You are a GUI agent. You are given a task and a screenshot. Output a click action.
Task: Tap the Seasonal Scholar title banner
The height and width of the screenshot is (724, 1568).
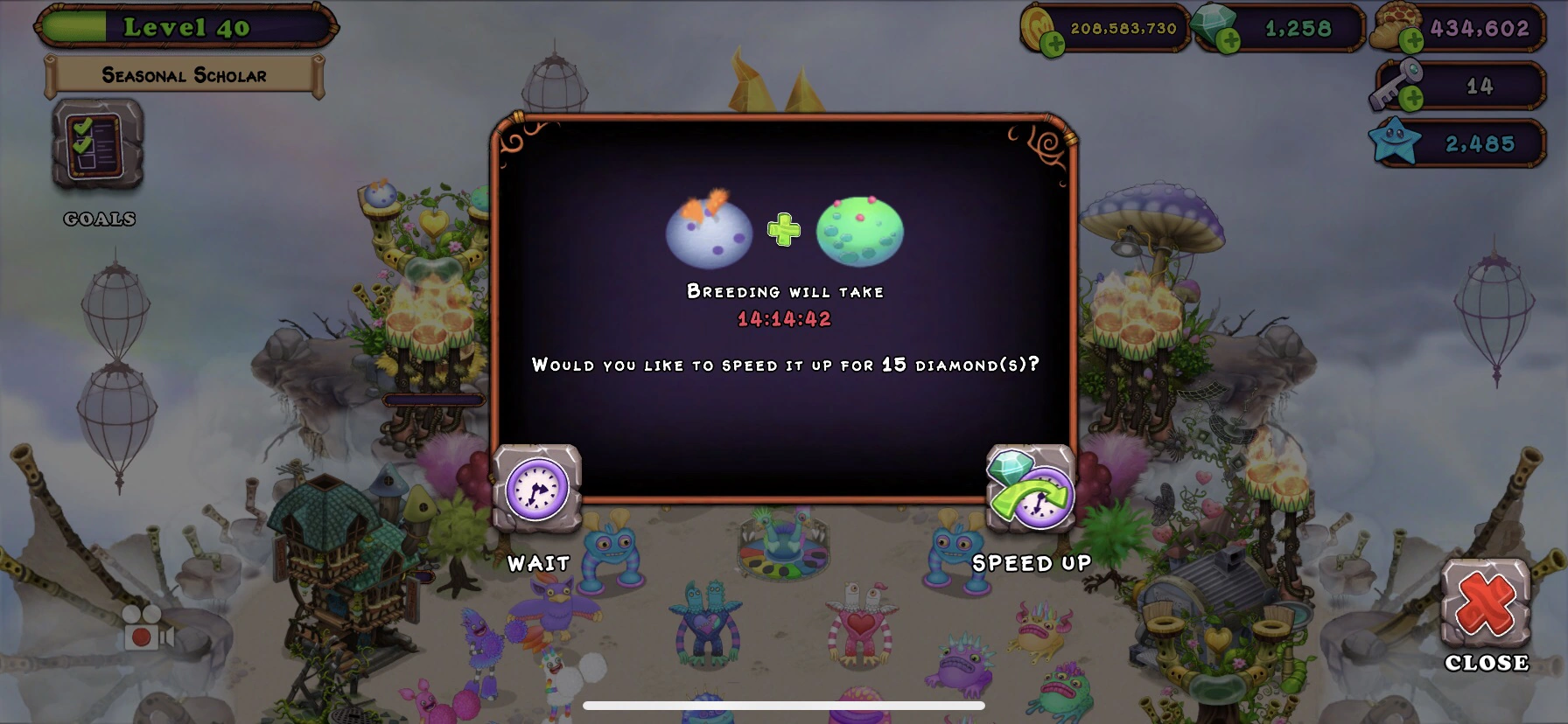point(184,75)
